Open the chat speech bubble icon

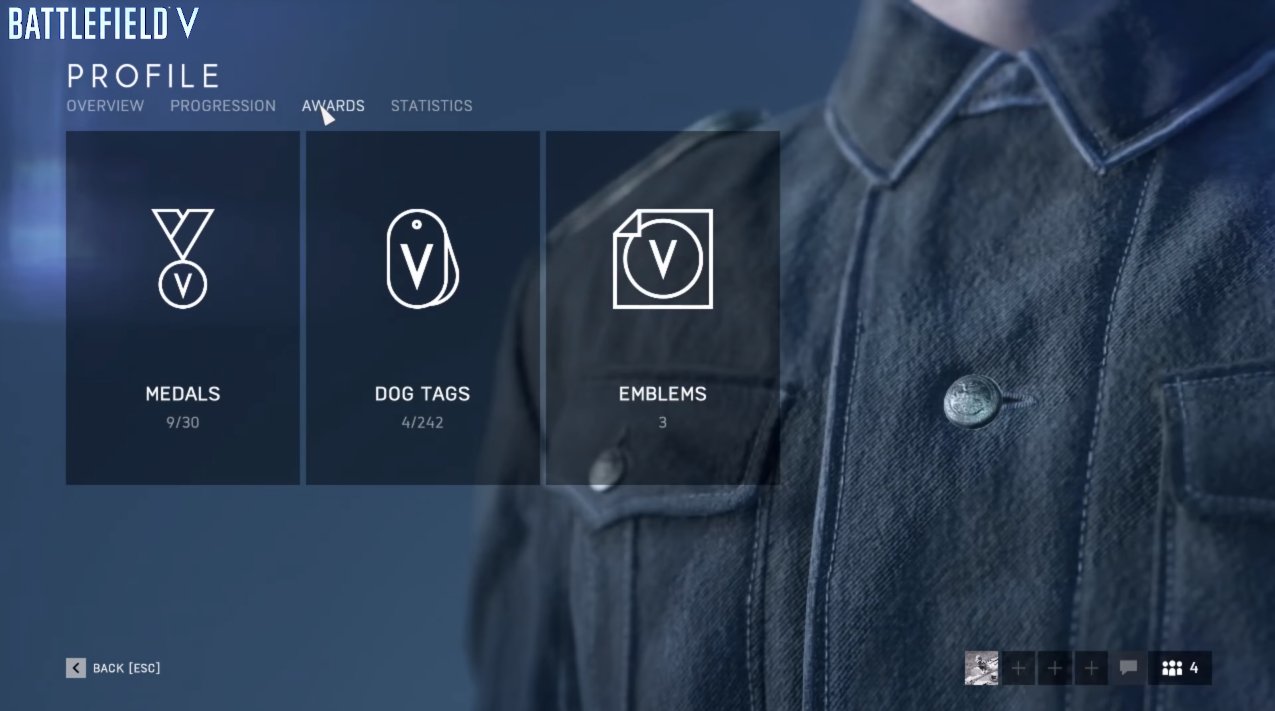point(1129,668)
